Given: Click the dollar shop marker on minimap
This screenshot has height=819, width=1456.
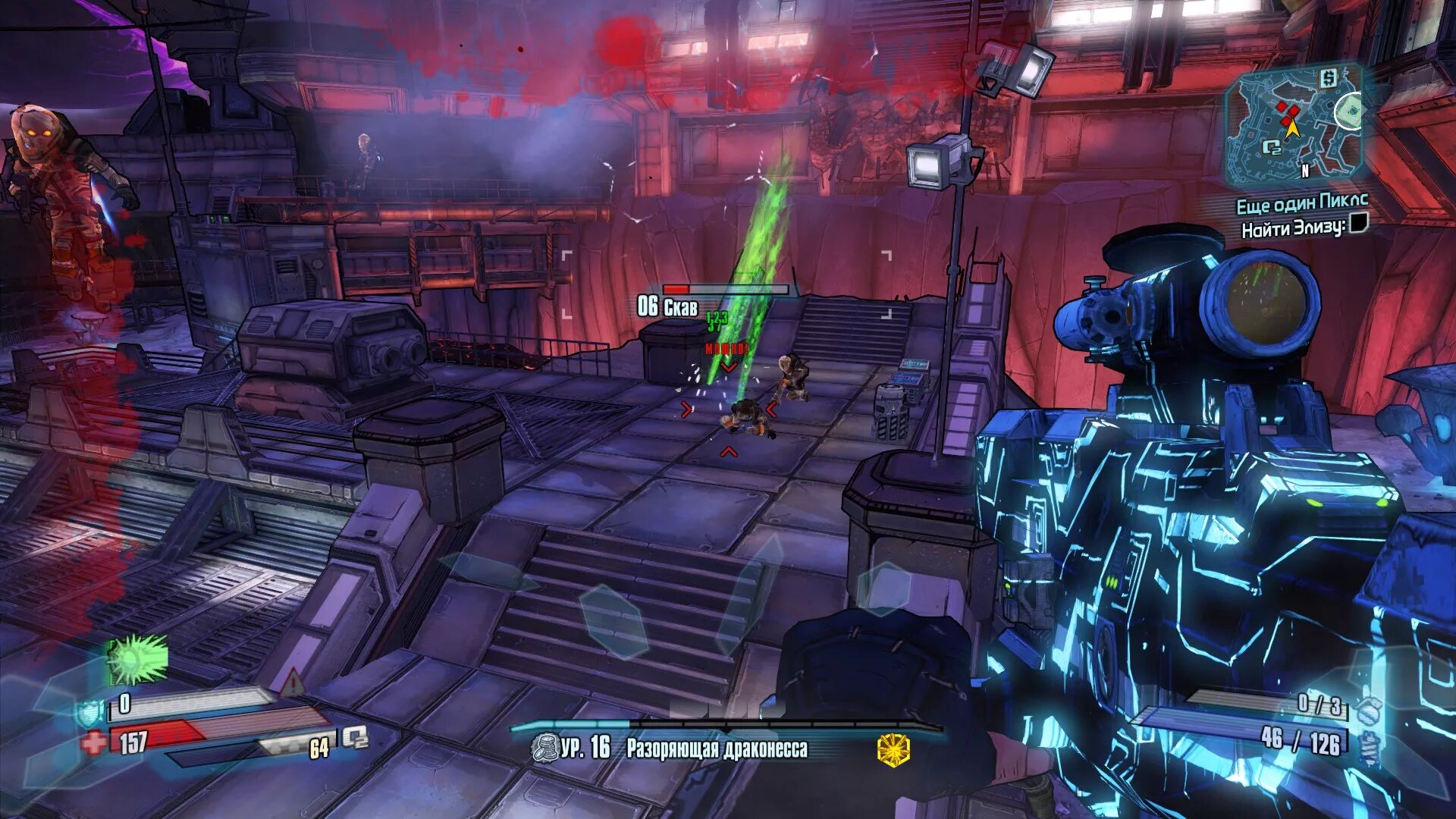Looking at the screenshot, I should pyautogui.click(x=1328, y=78).
